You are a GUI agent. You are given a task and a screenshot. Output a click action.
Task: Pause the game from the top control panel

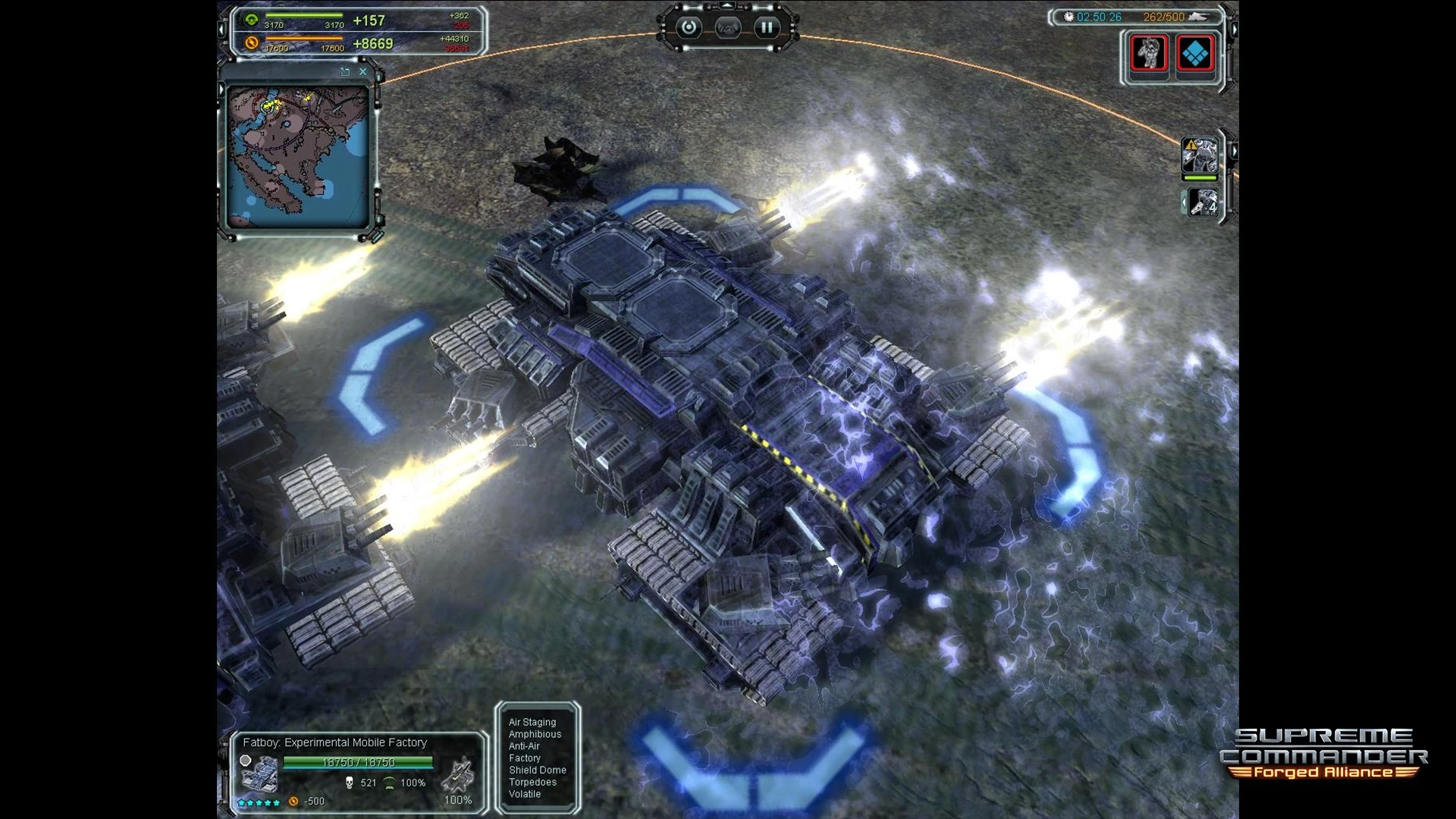coord(766,28)
